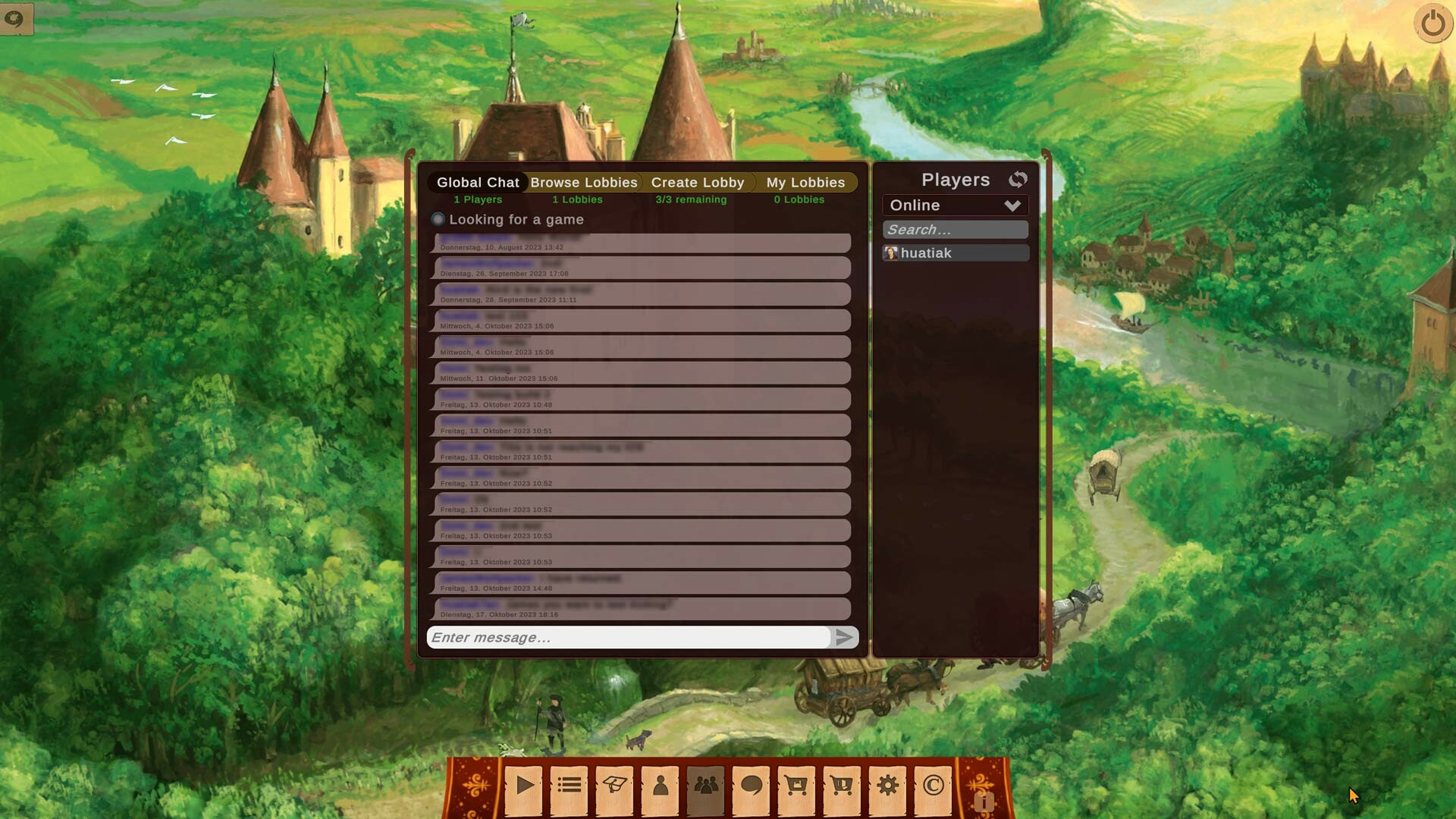Click the solo player icon
Image resolution: width=1456 pixels, height=819 pixels.
pos(660,788)
